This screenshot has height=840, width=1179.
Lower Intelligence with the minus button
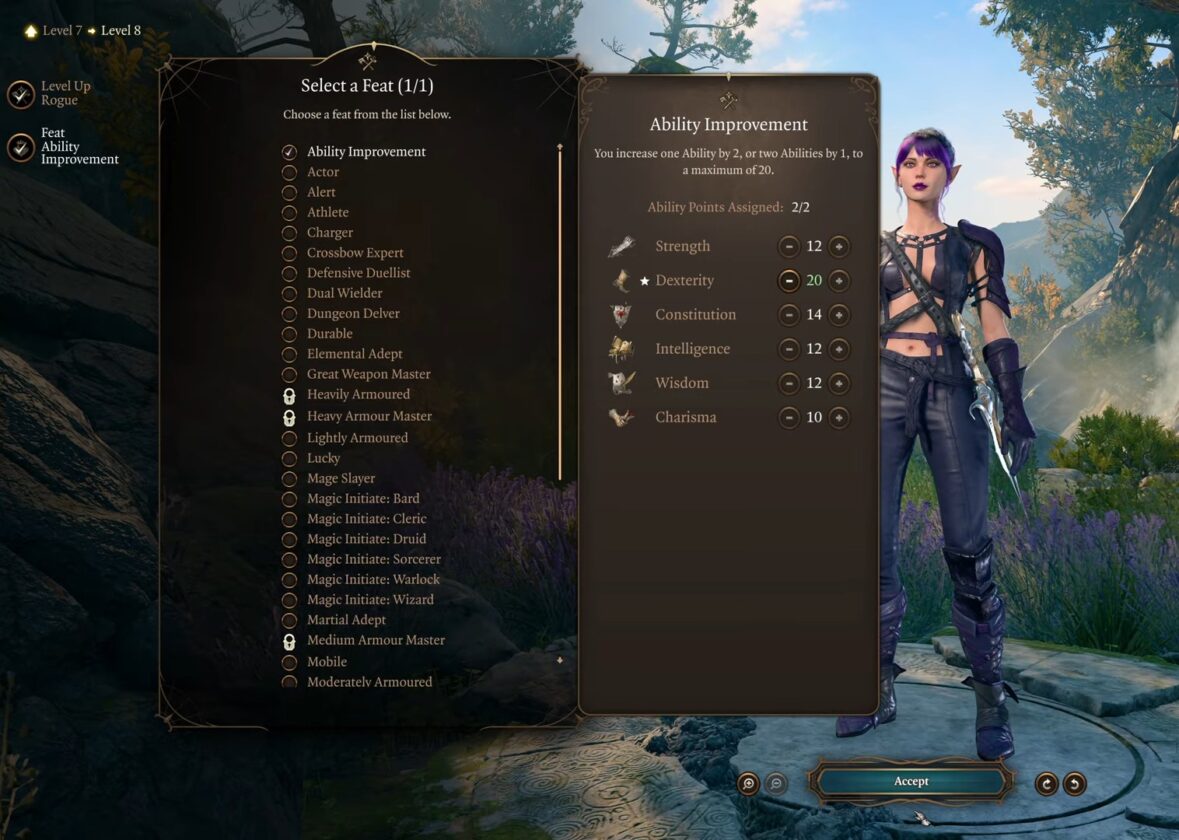789,349
